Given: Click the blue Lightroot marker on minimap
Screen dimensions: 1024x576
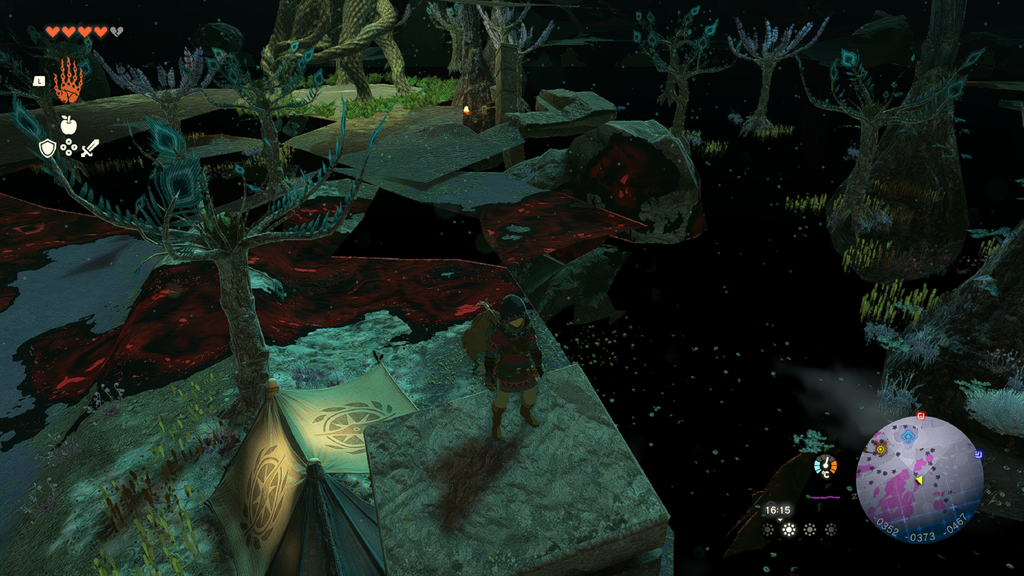Looking at the screenshot, I should 908,437.
